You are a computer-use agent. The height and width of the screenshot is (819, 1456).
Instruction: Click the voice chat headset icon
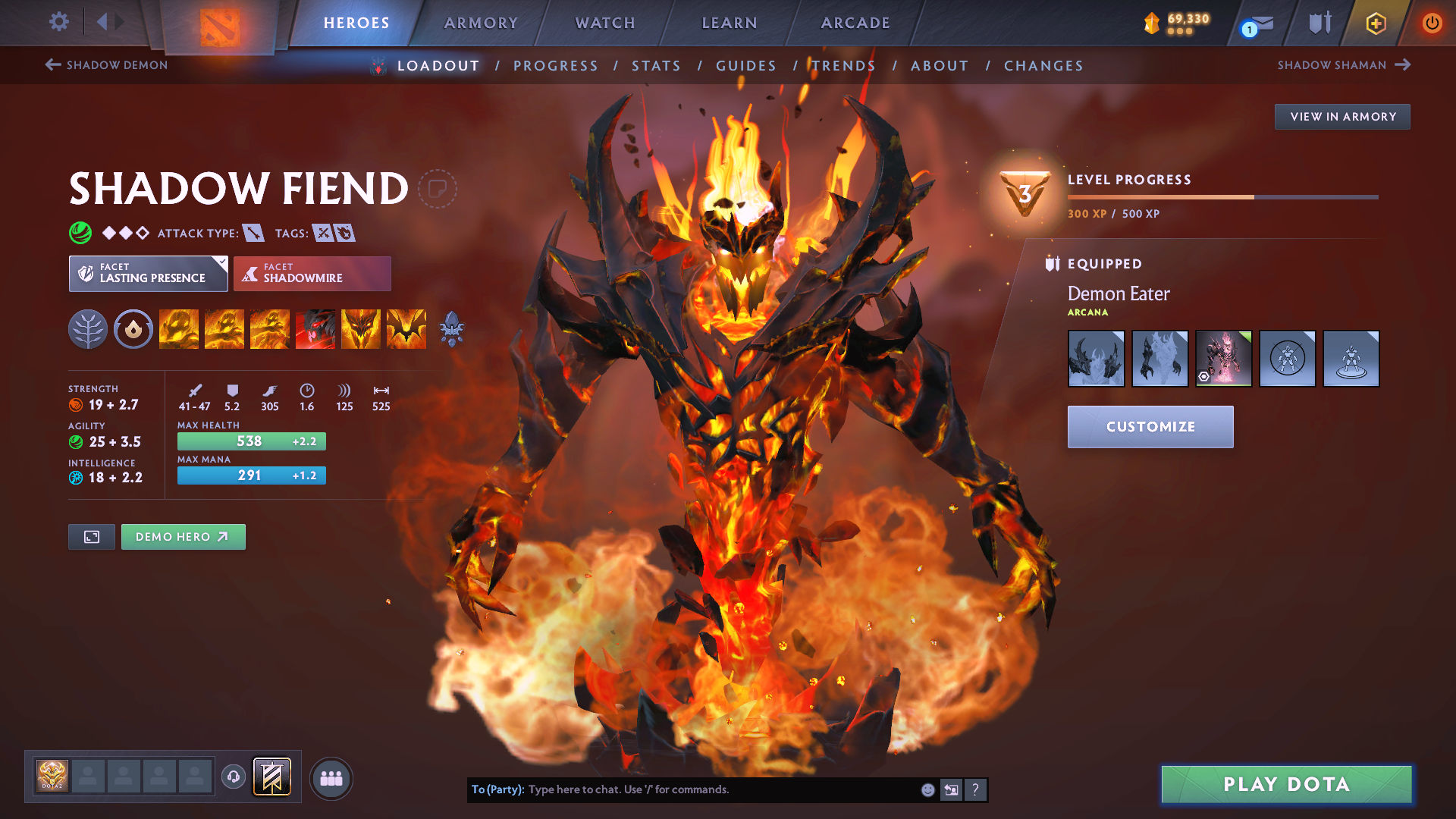234,777
